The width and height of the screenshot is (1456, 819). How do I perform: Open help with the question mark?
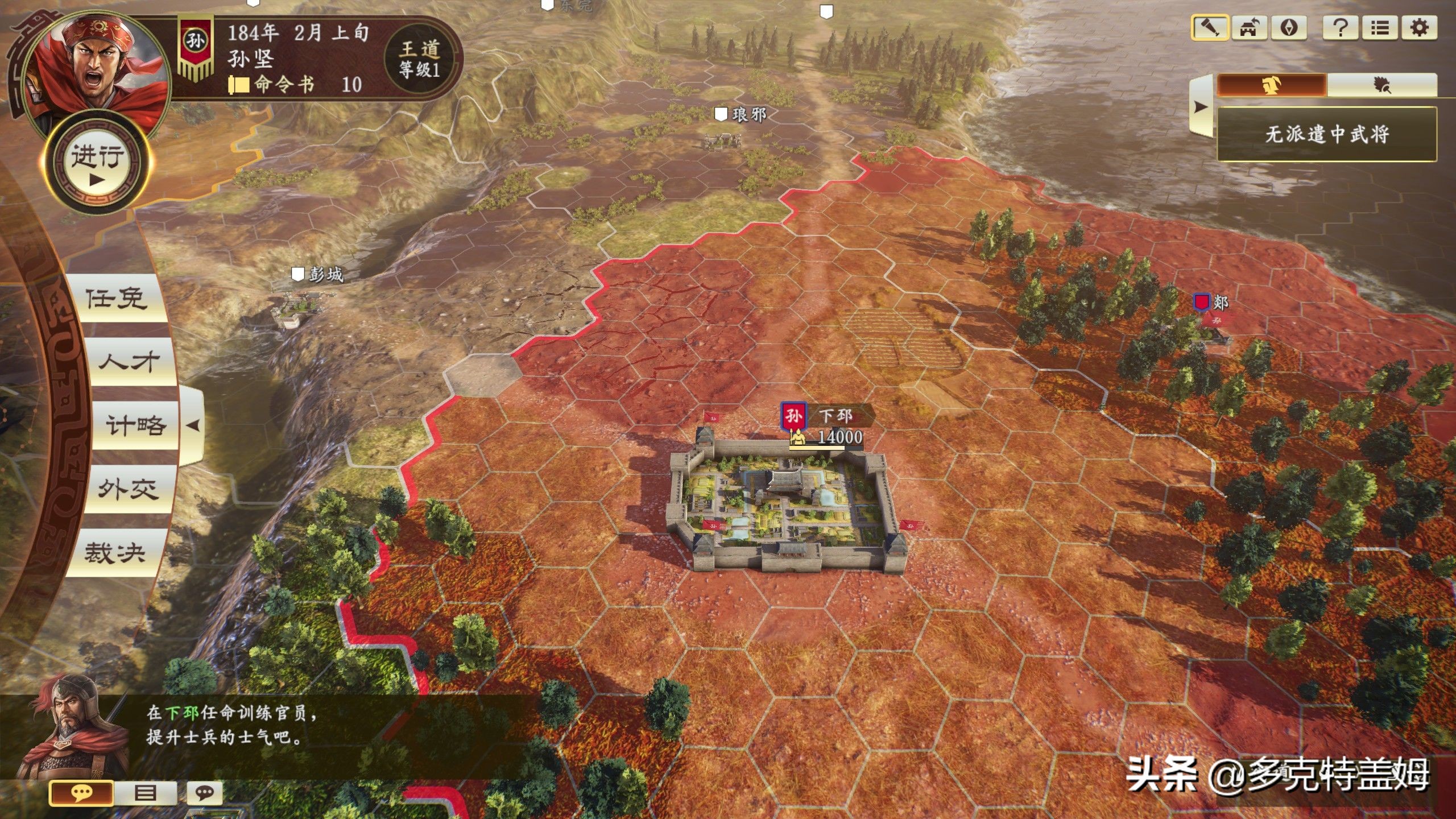click(1341, 28)
